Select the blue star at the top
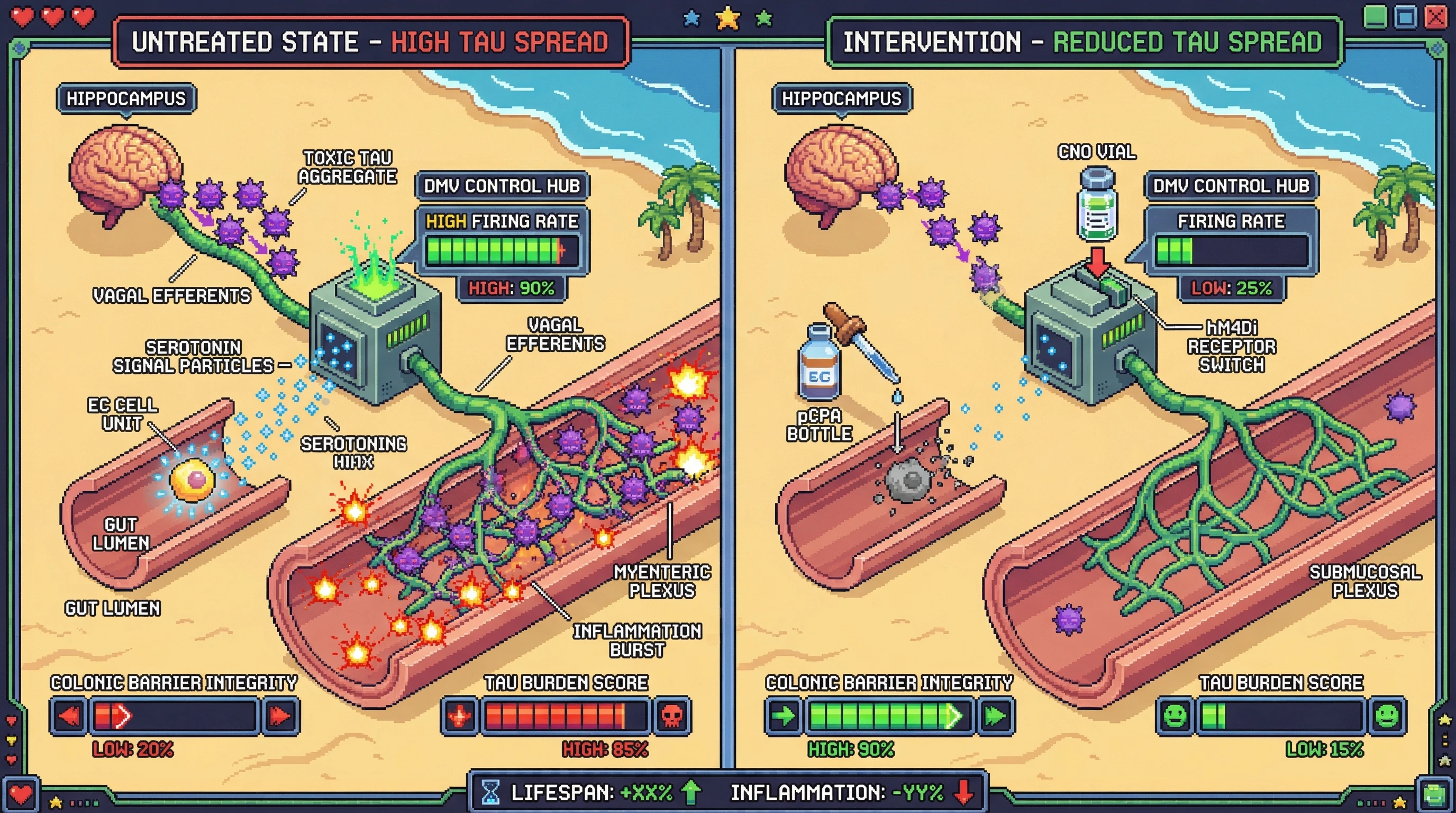The image size is (1456, 813). point(692,19)
